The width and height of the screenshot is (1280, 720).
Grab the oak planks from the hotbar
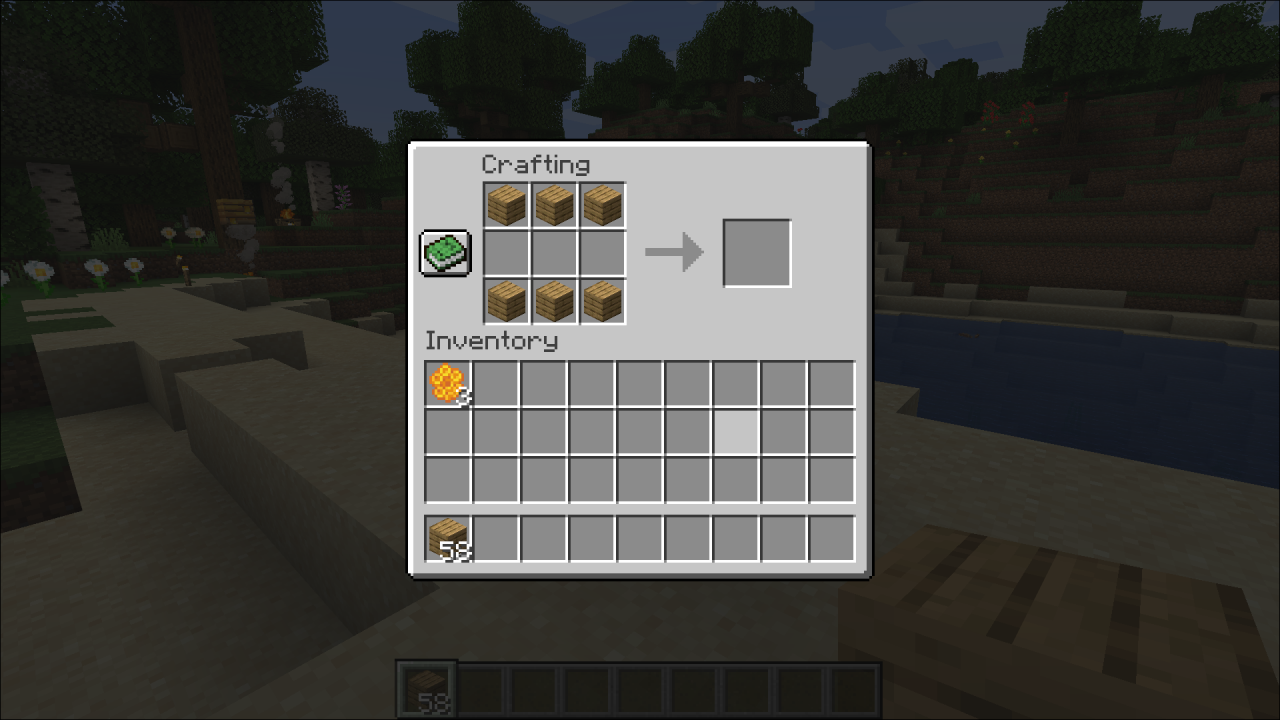click(425, 687)
